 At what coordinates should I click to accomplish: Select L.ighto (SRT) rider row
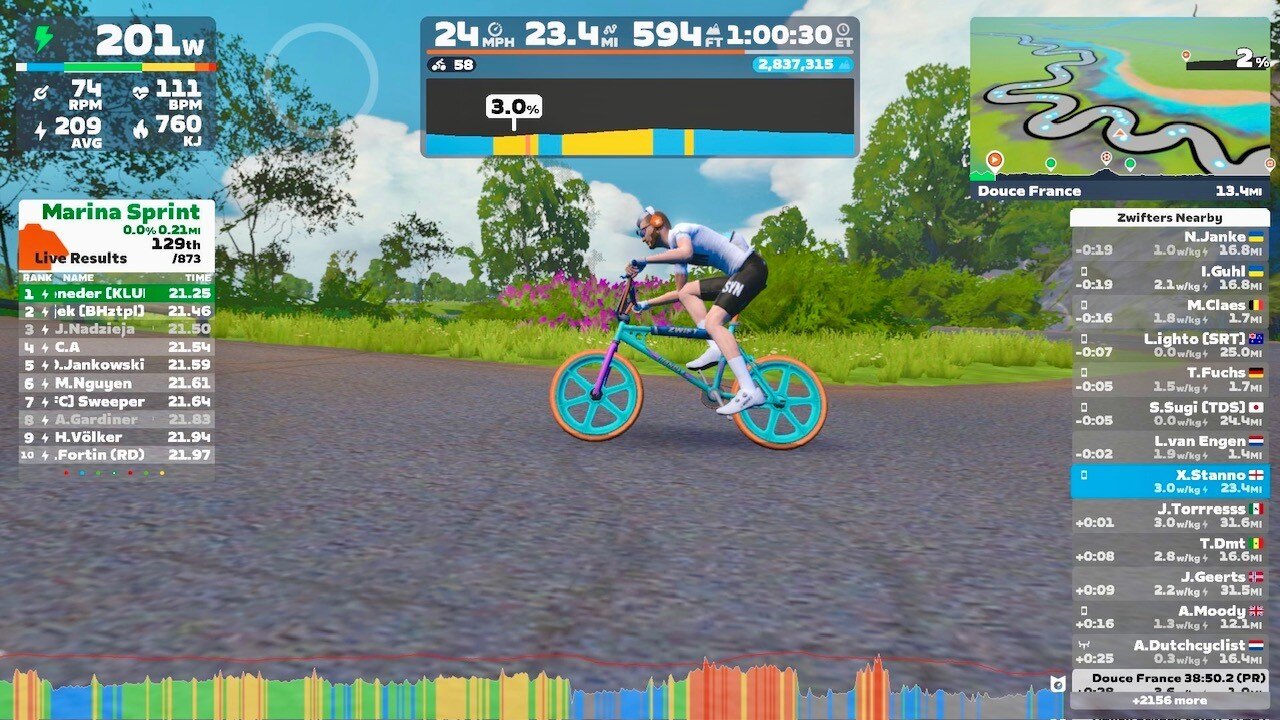[1169, 346]
